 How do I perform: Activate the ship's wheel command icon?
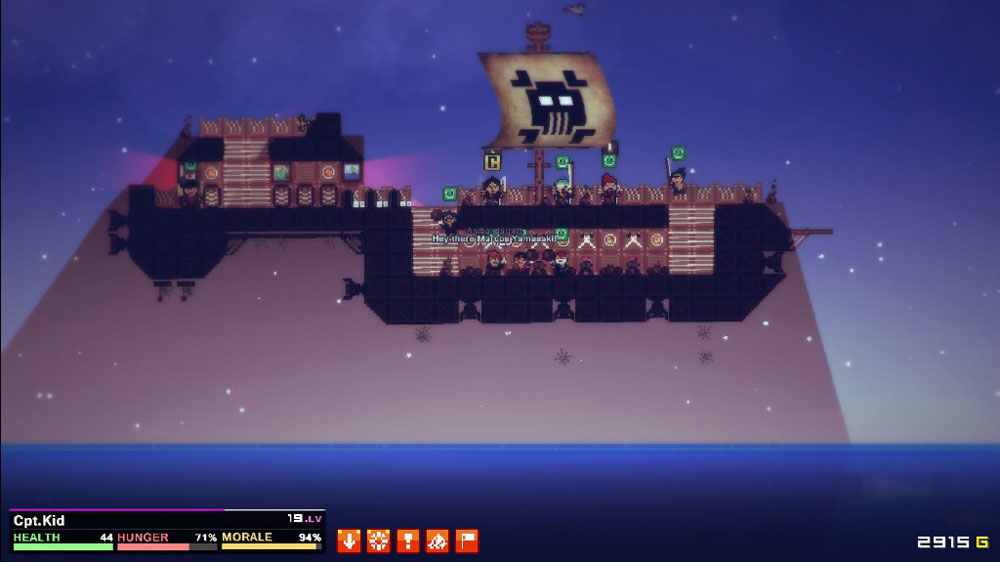(x=378, y=541)
